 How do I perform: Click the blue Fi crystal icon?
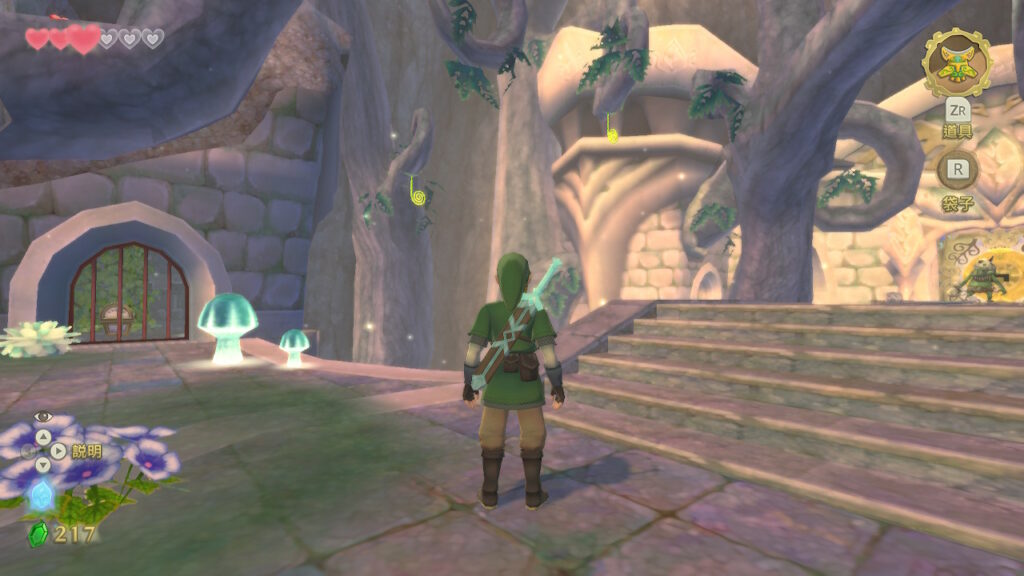pyautogui.click(x=42, y=495)
